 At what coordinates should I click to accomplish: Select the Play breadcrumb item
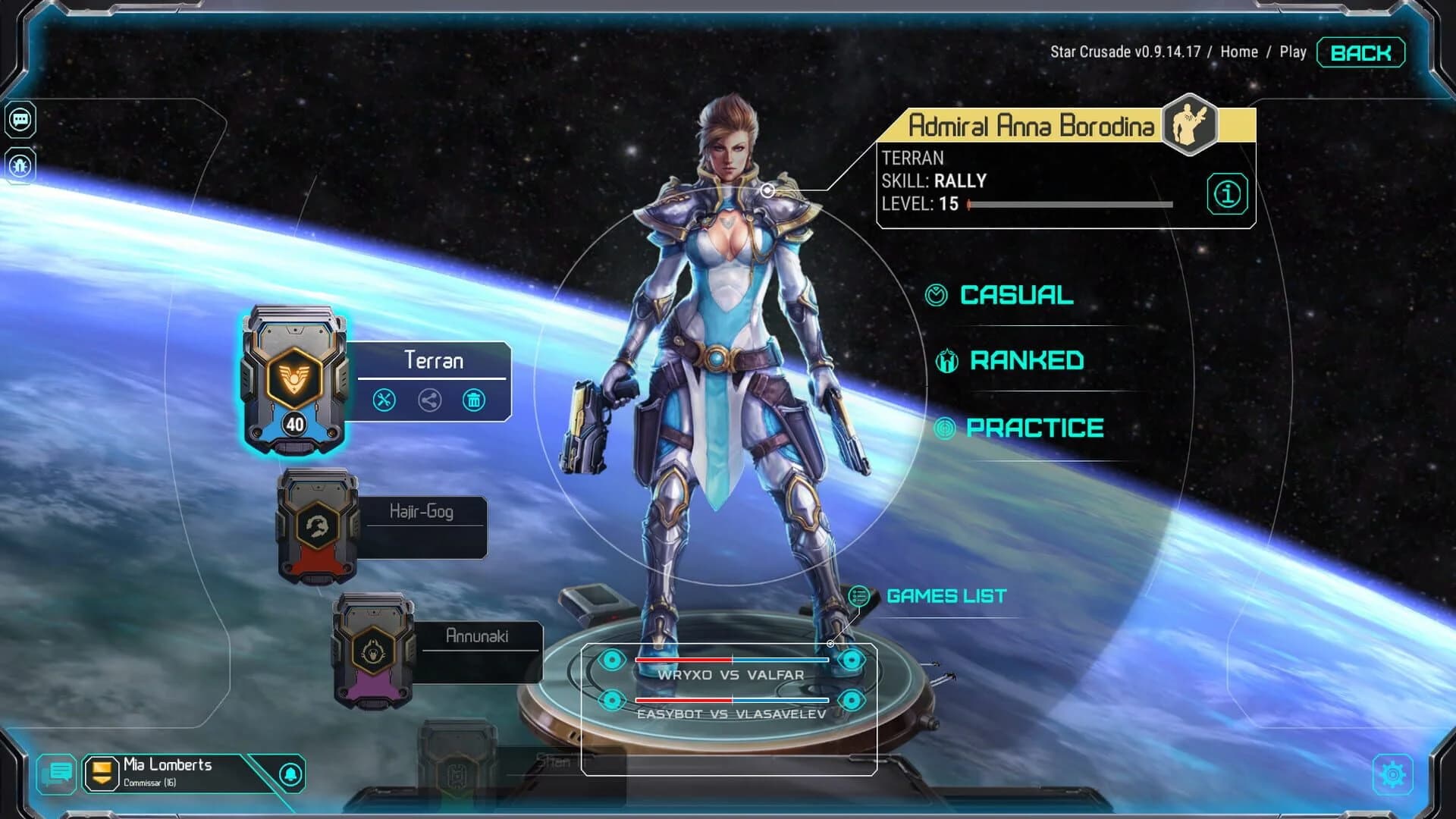(1294, 52)
